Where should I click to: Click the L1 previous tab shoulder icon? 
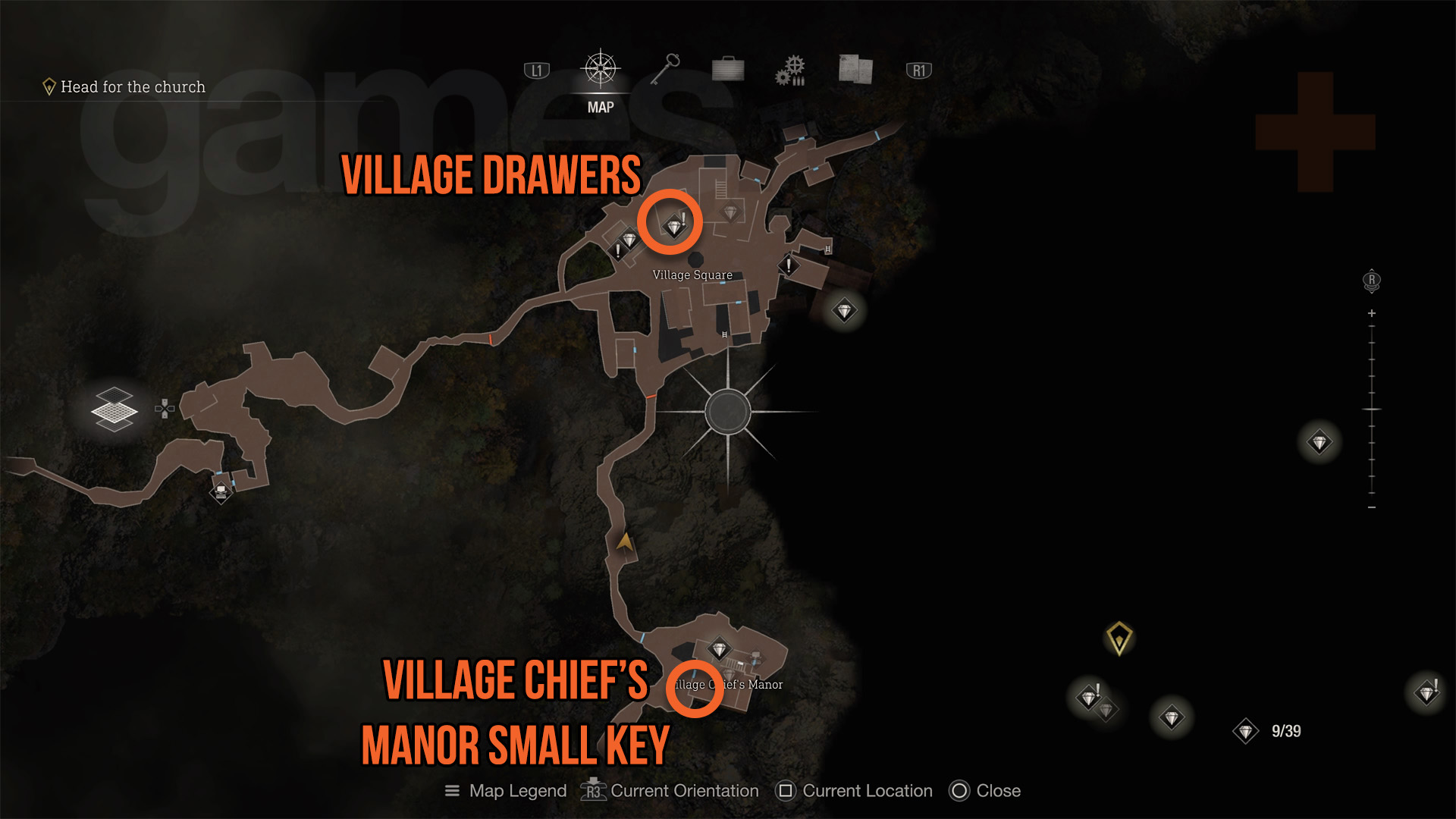coord(536,69)
